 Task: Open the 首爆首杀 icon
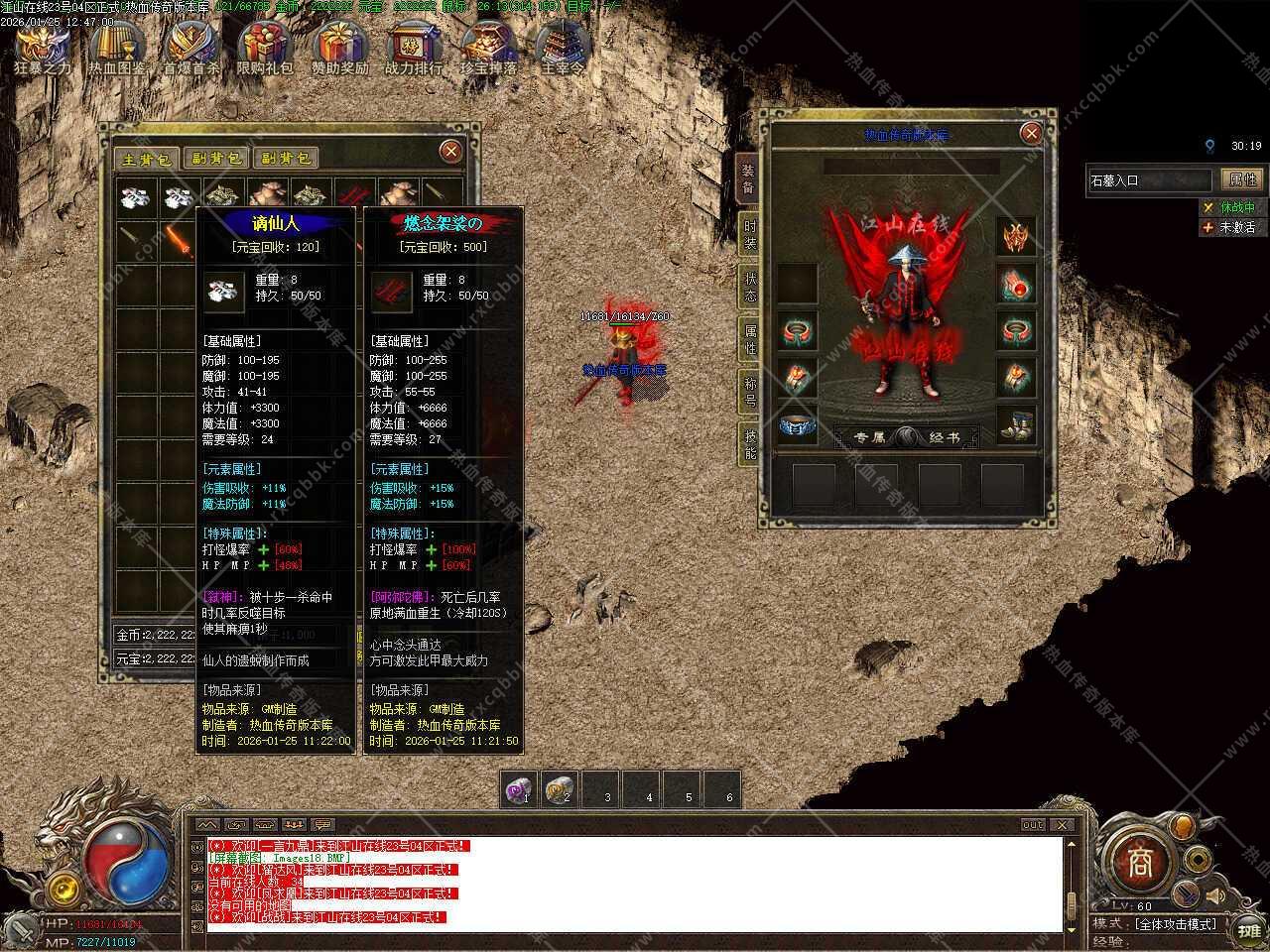pos(191,49)
